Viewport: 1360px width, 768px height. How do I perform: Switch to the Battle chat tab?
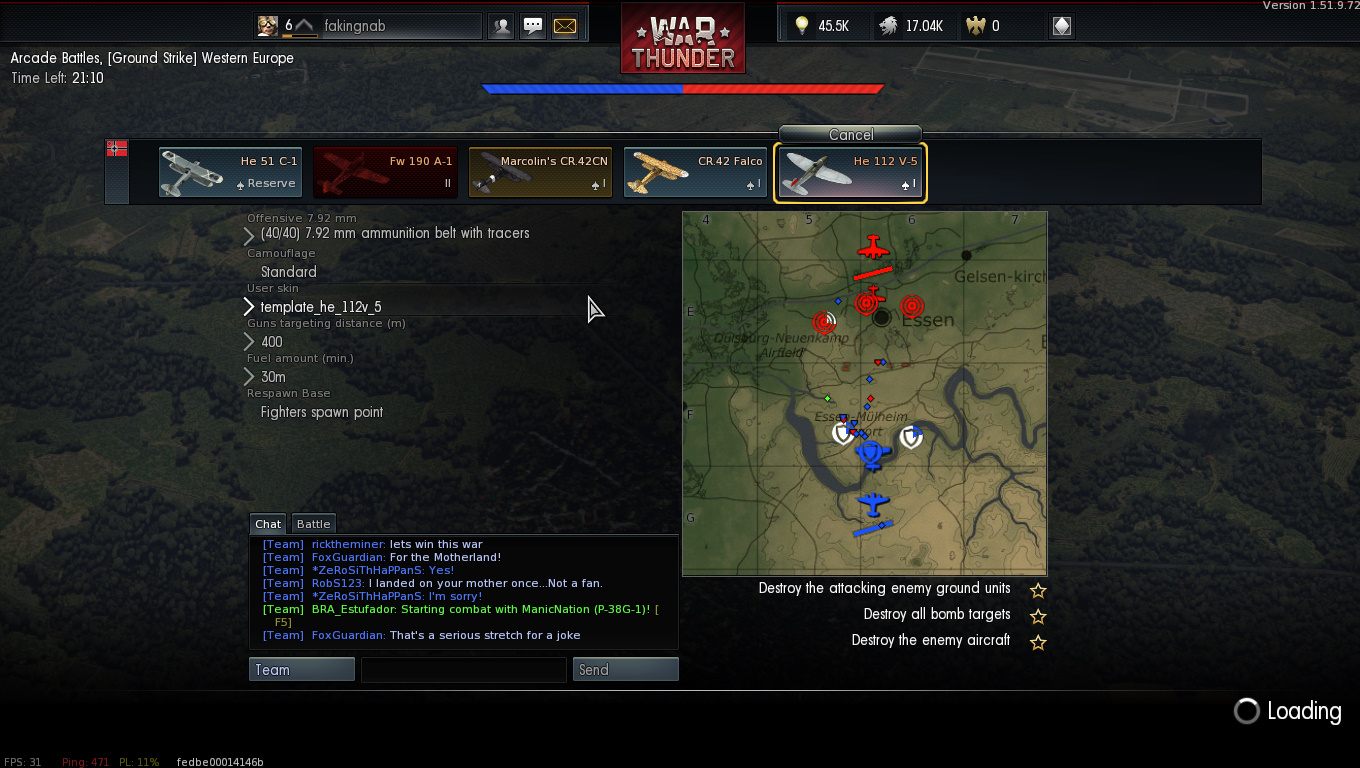tap(313, 524)
